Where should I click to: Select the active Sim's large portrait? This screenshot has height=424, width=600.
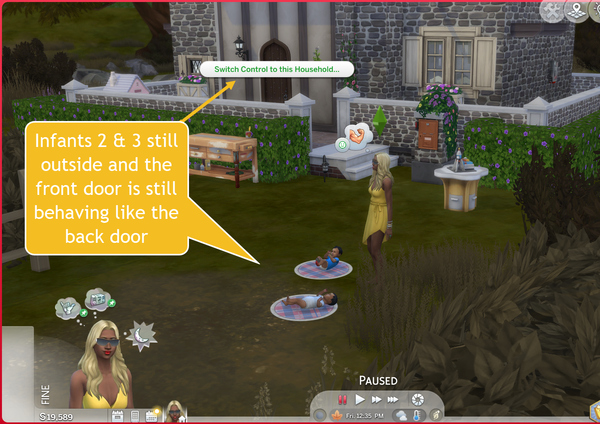100,366
